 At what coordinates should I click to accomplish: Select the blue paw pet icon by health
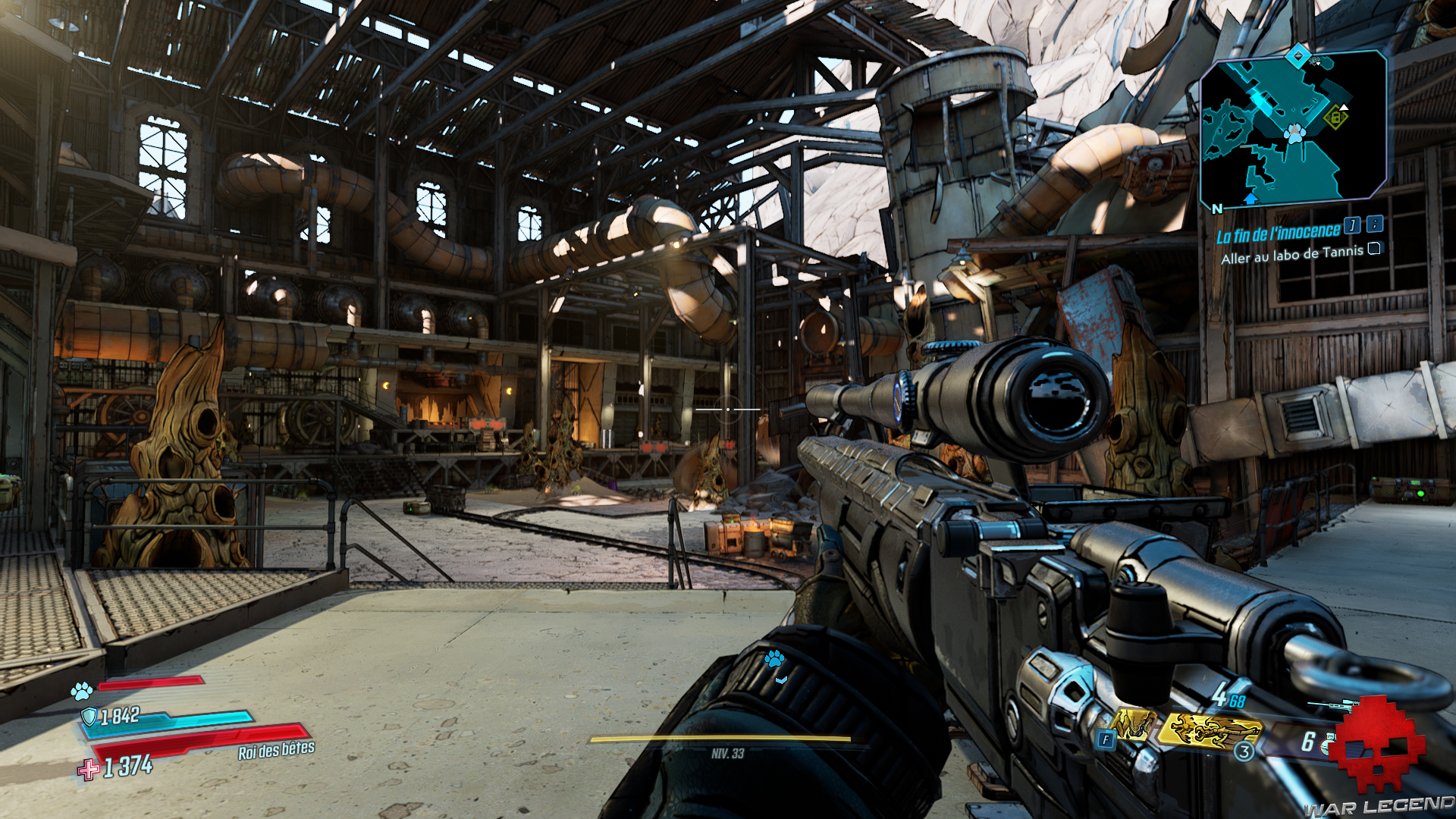82,691
